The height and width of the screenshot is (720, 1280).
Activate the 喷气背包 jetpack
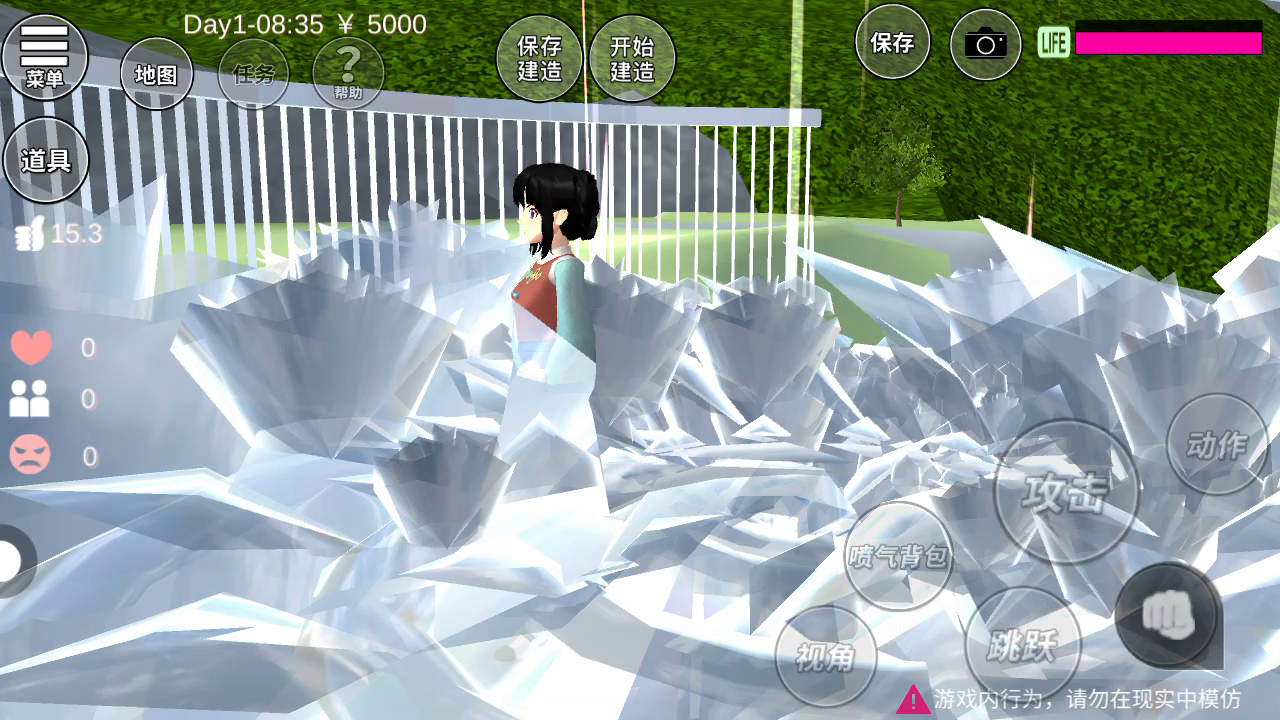tap(898, 556)
